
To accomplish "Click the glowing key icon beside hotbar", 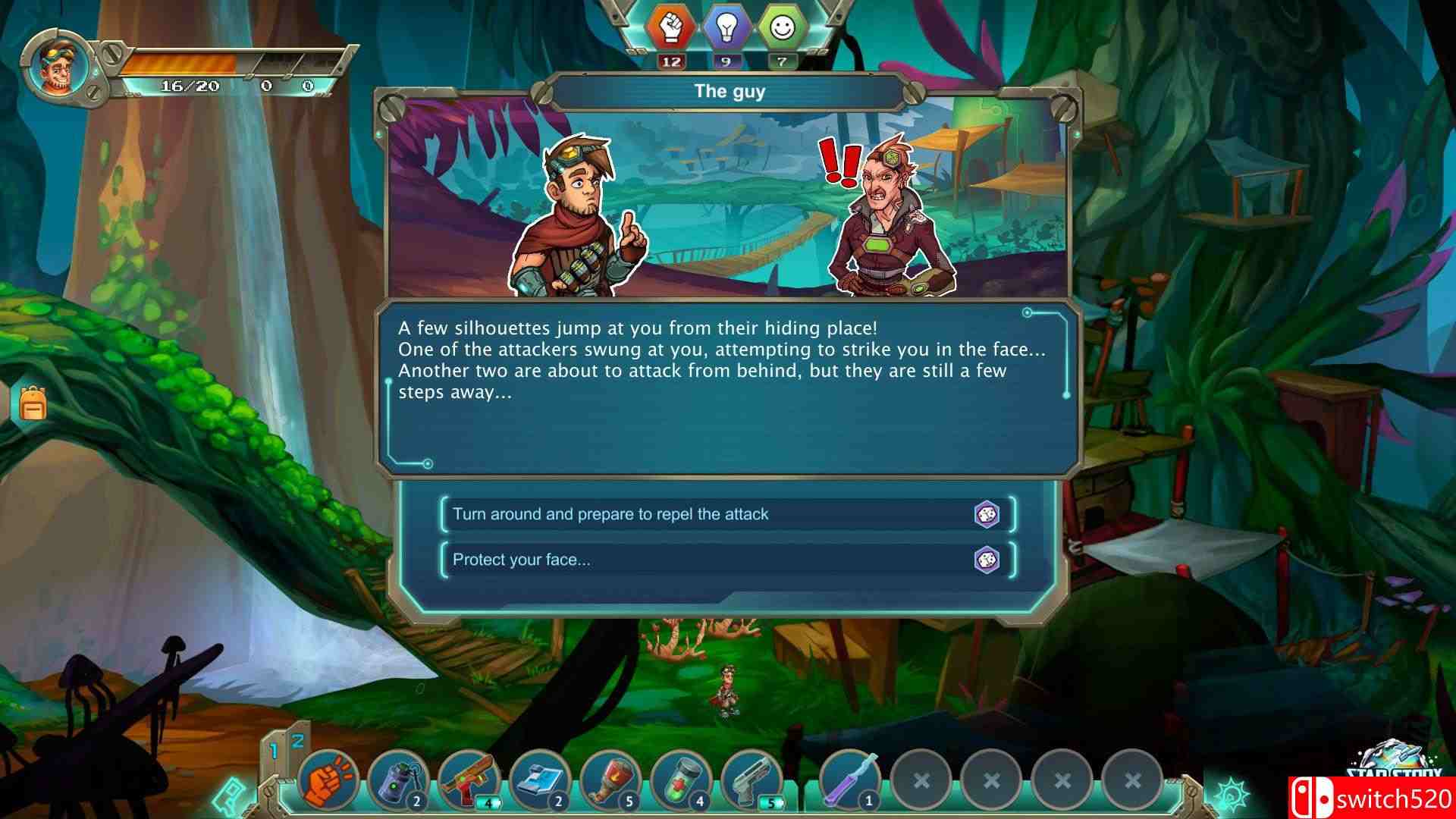I will point(227,795).
